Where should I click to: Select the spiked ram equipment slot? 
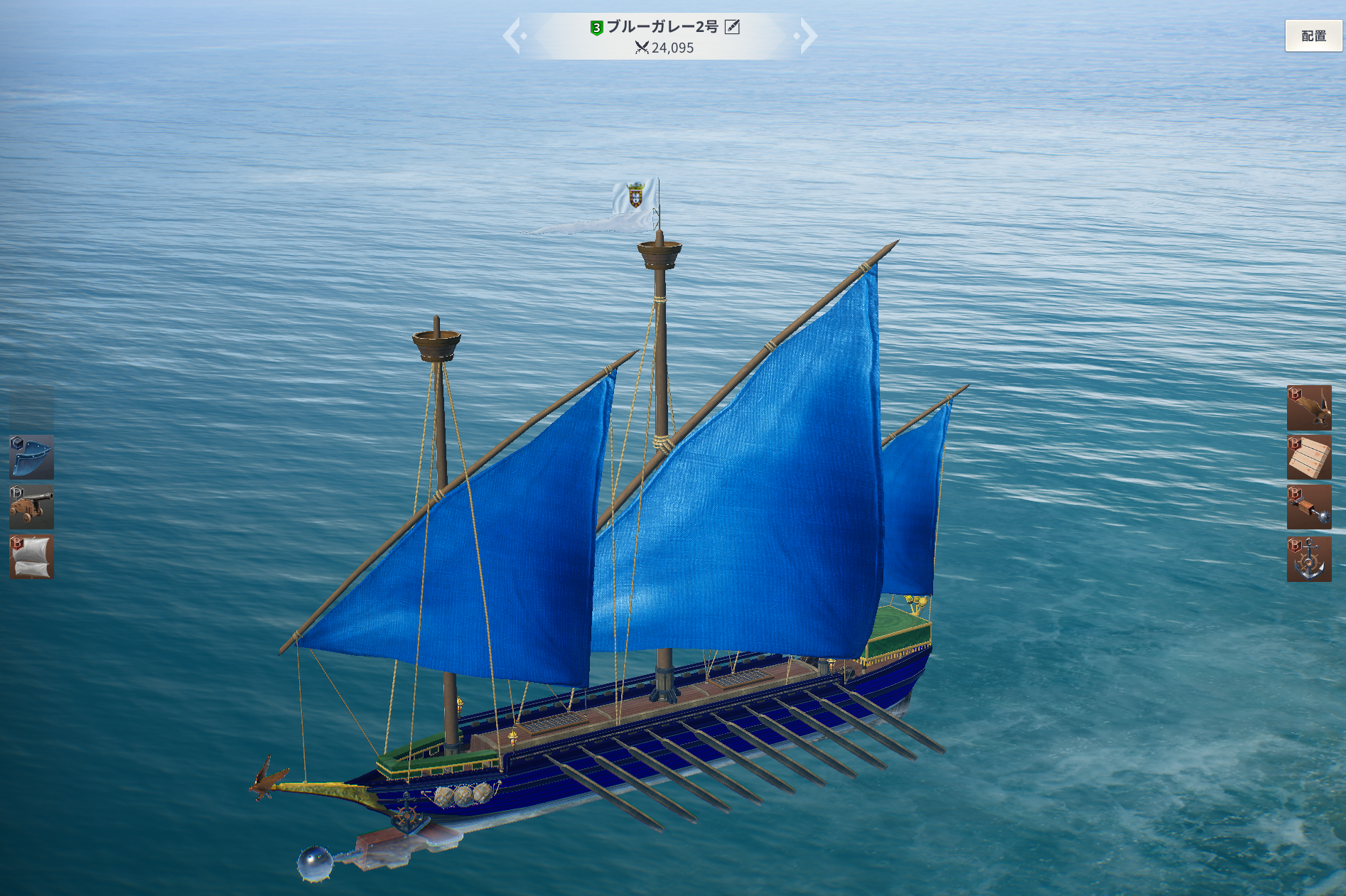pyautogui.click(x=1309, y=507)
